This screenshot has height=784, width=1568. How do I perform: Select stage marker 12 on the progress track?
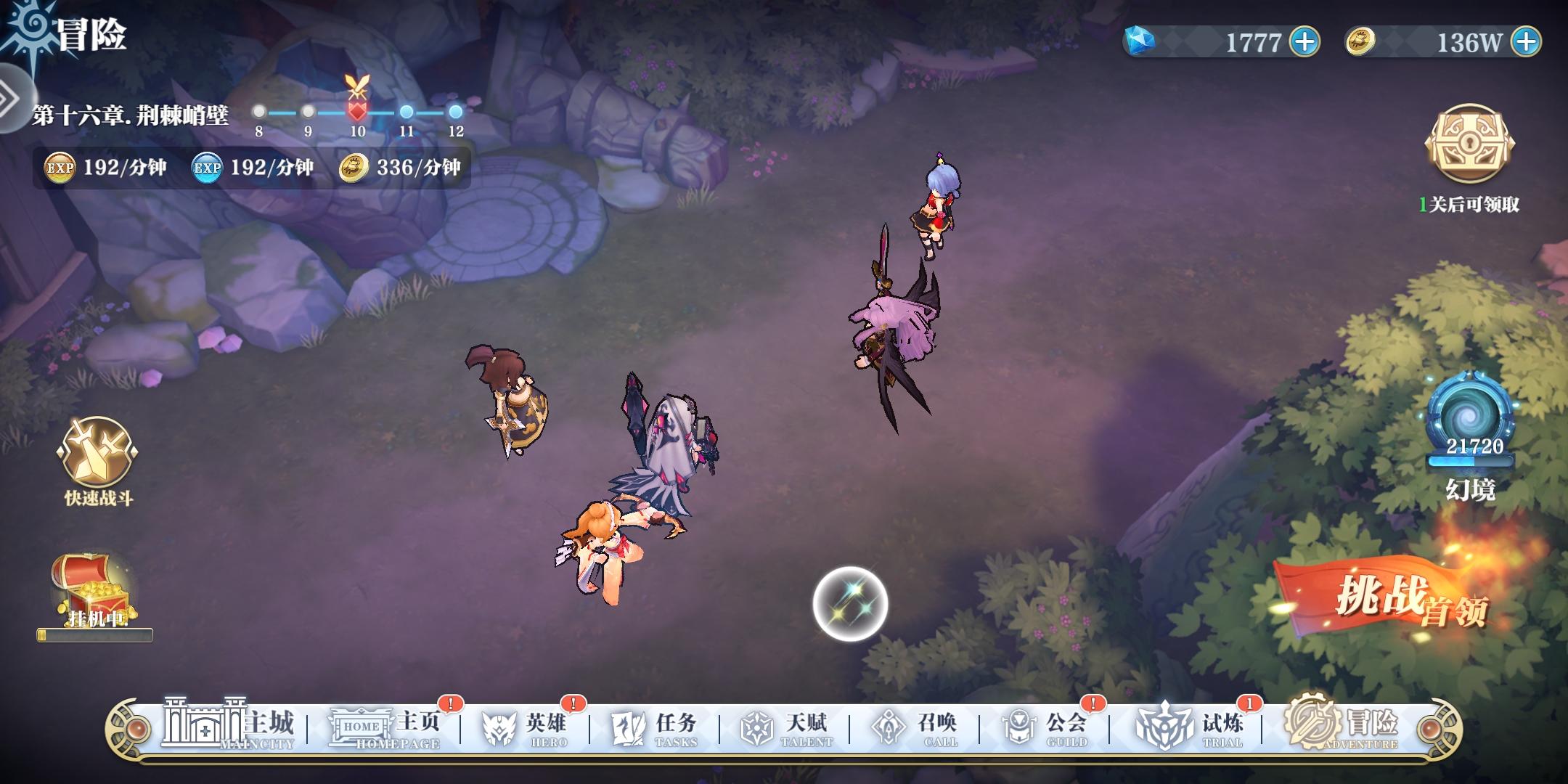click(454, 111)
